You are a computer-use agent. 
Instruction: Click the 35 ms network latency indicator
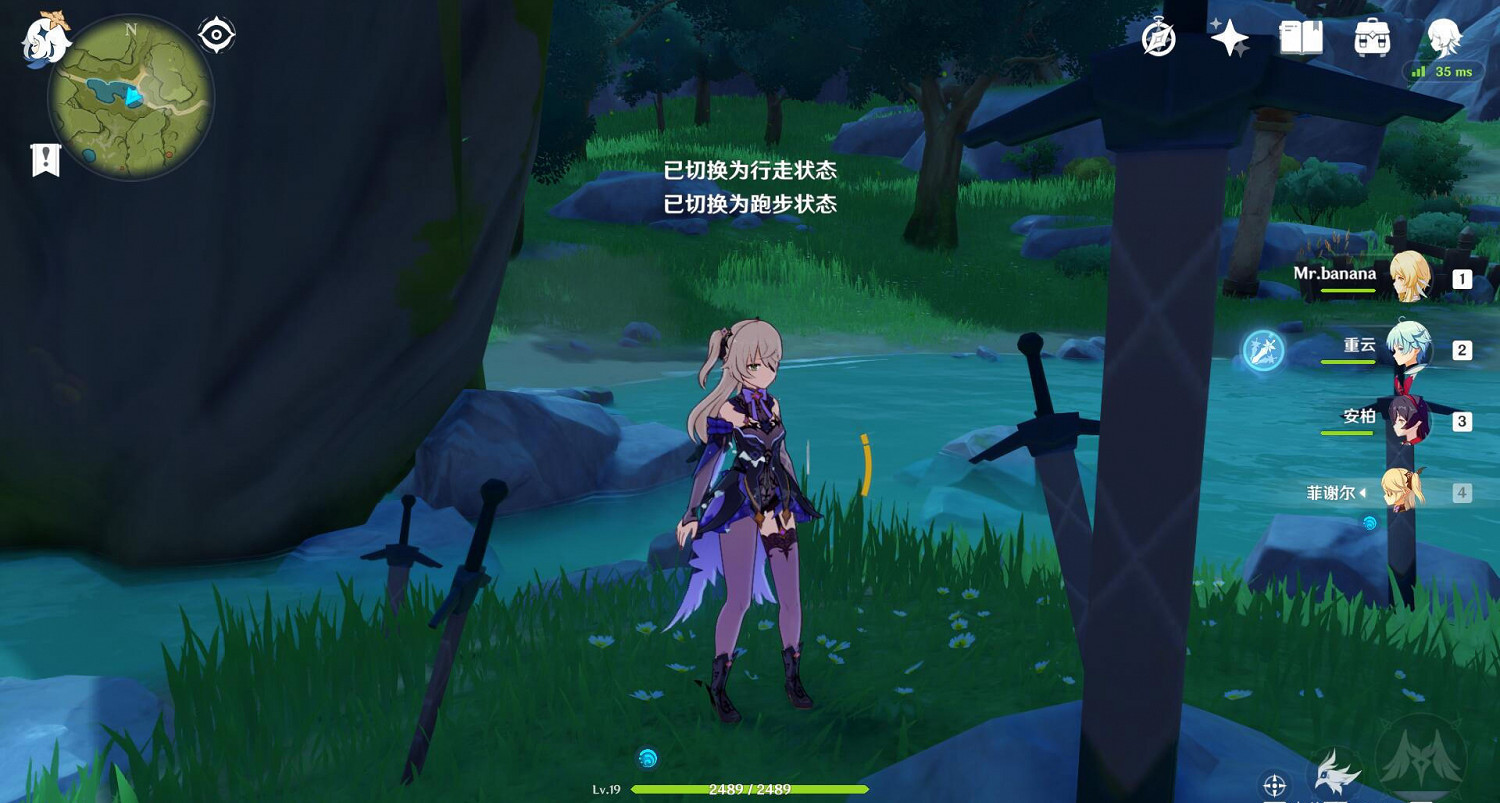click(1441, 72)
